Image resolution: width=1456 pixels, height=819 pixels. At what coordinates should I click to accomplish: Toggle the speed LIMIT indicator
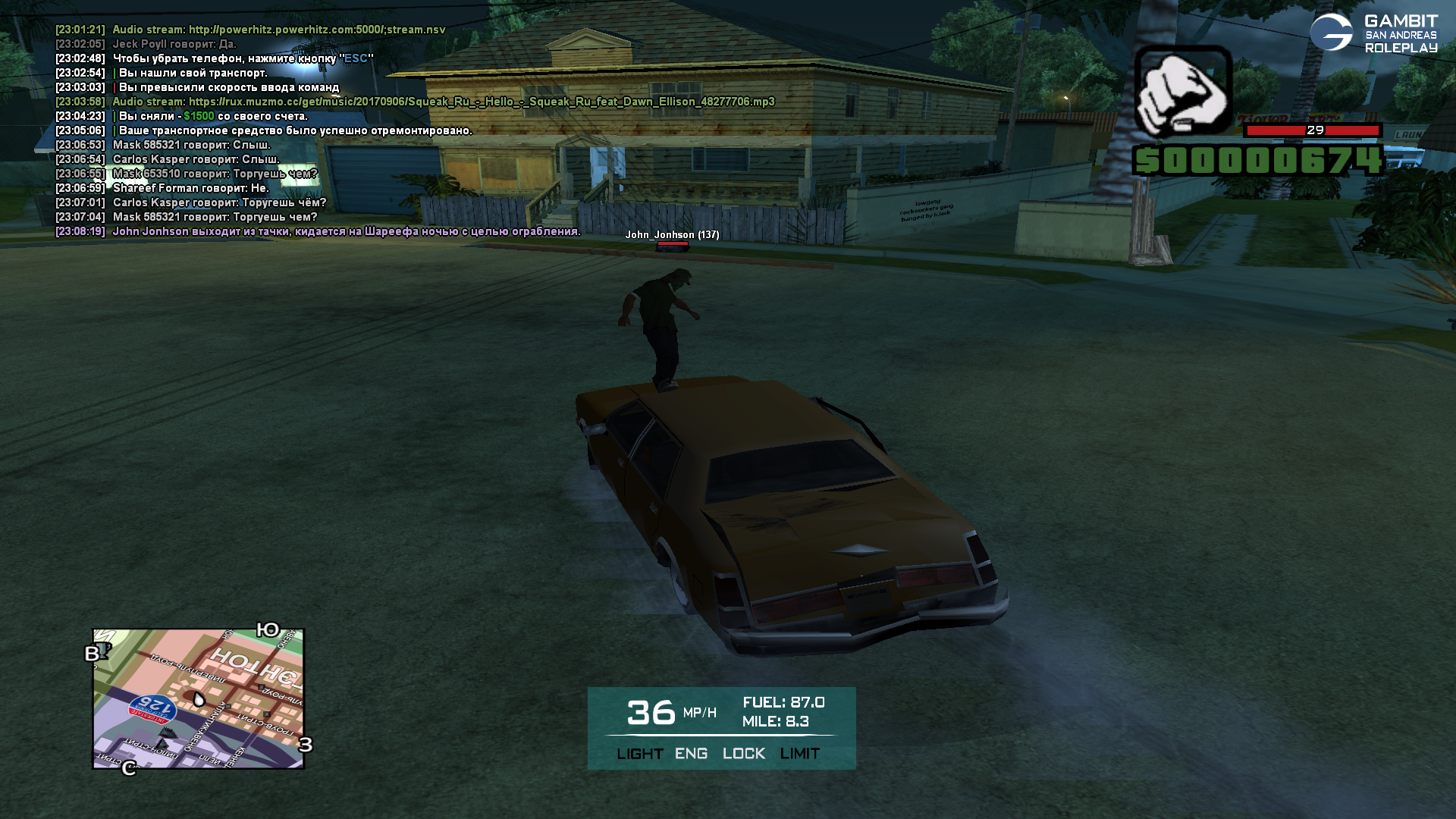tap(799, 754)
